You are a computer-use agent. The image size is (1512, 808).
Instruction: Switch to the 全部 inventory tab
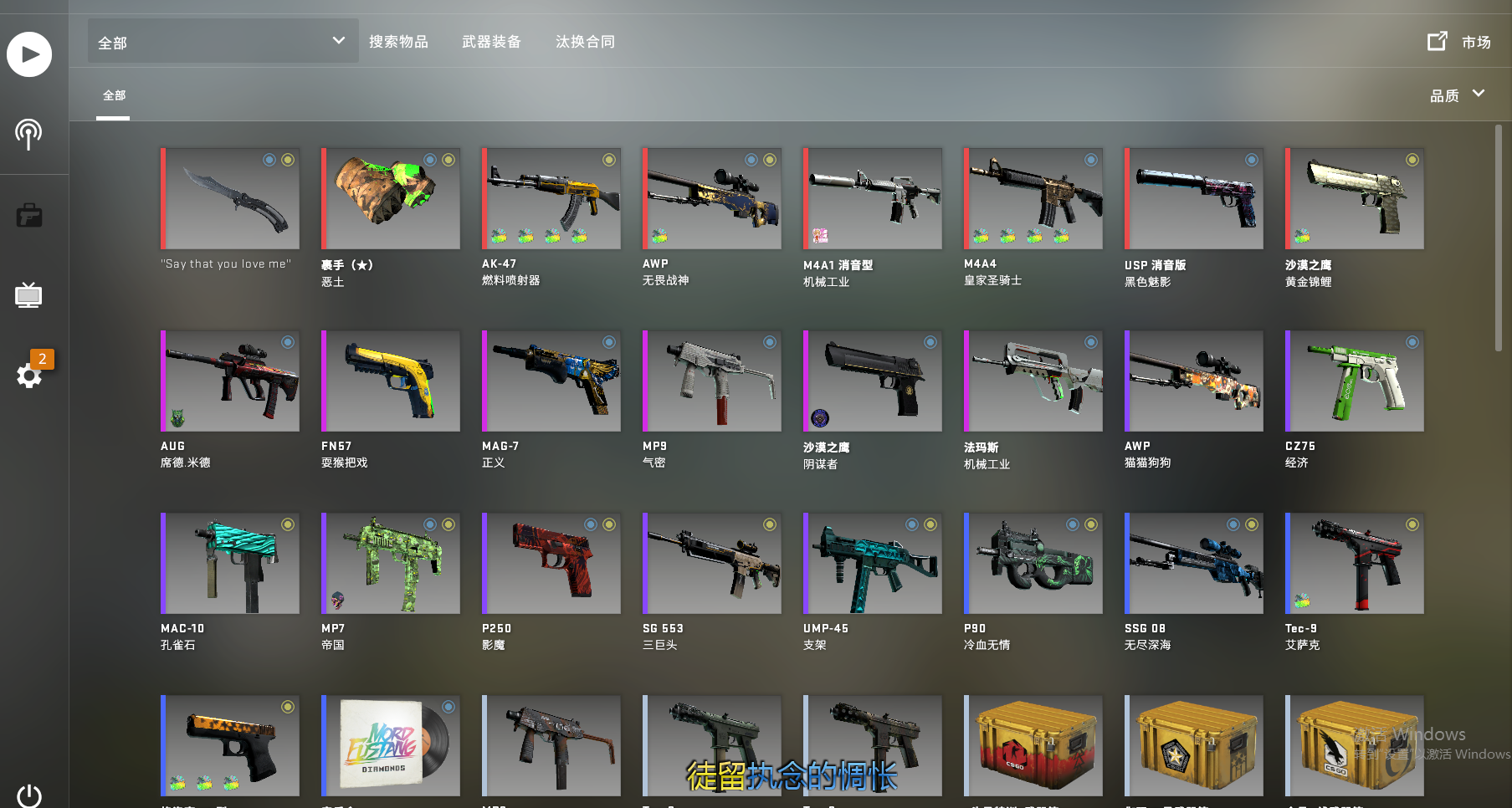coord(114,95)
